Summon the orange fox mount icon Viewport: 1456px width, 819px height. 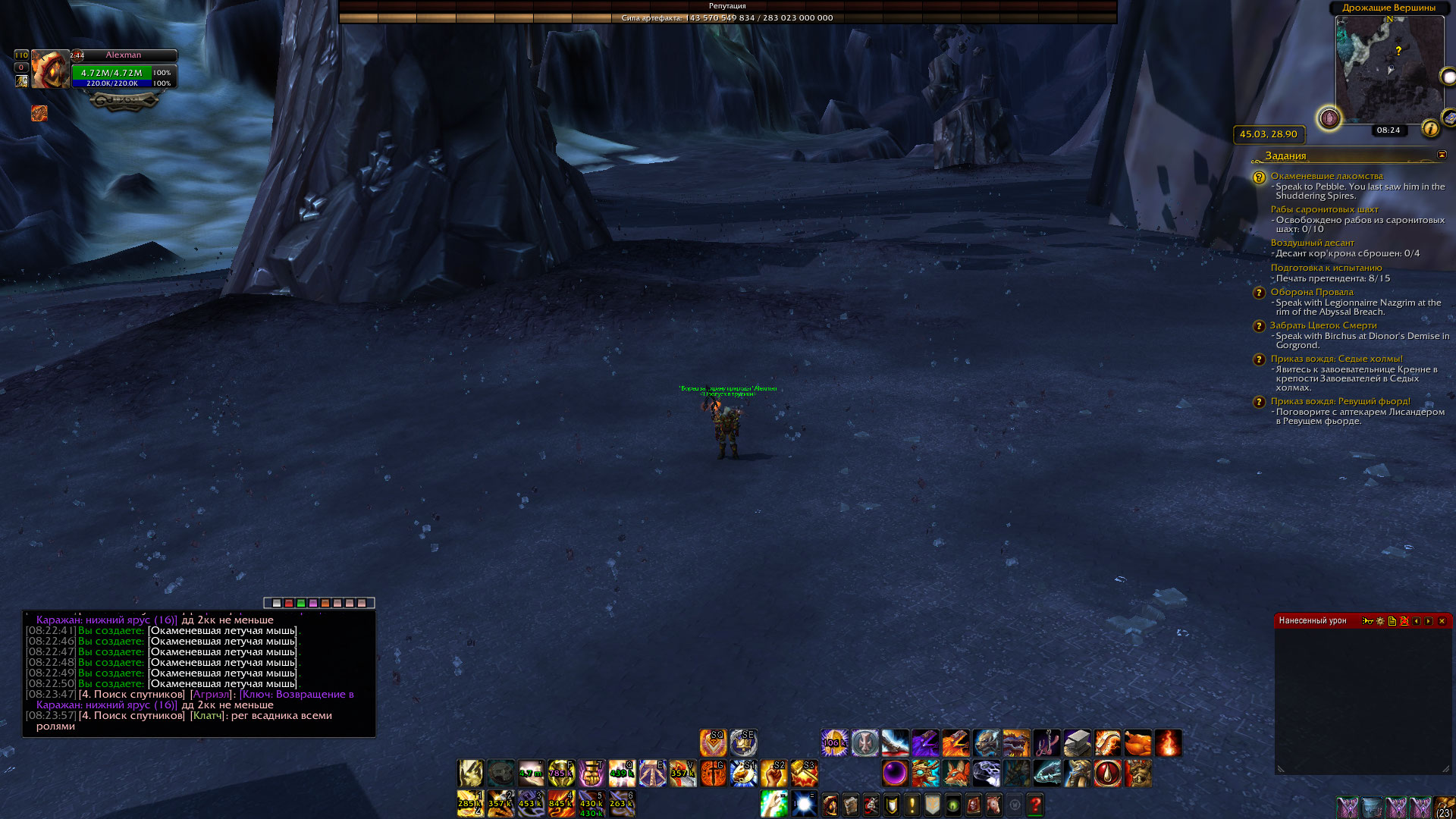955,773
